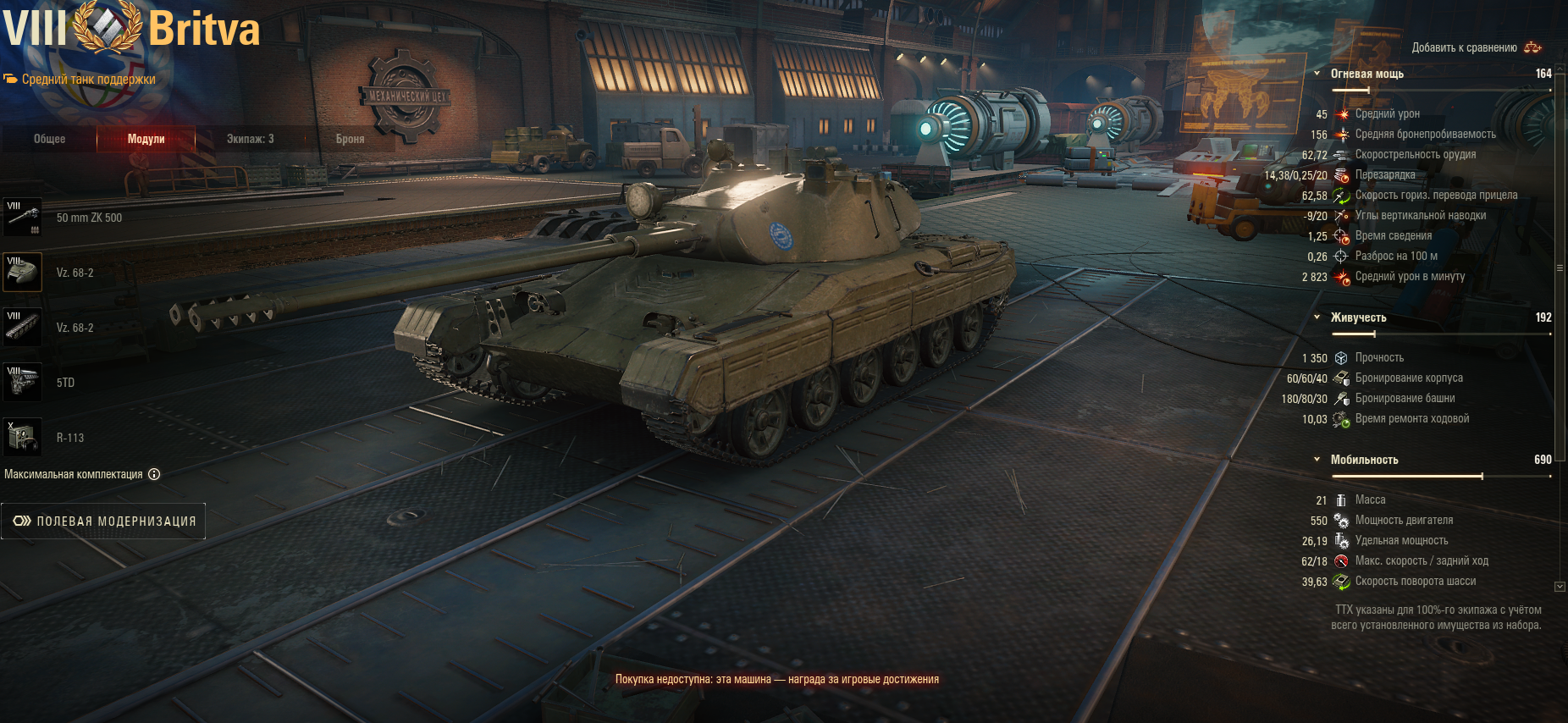1568x723 pixels.
Task: Toggle the Мобильность stats section
Action: 1317,460
